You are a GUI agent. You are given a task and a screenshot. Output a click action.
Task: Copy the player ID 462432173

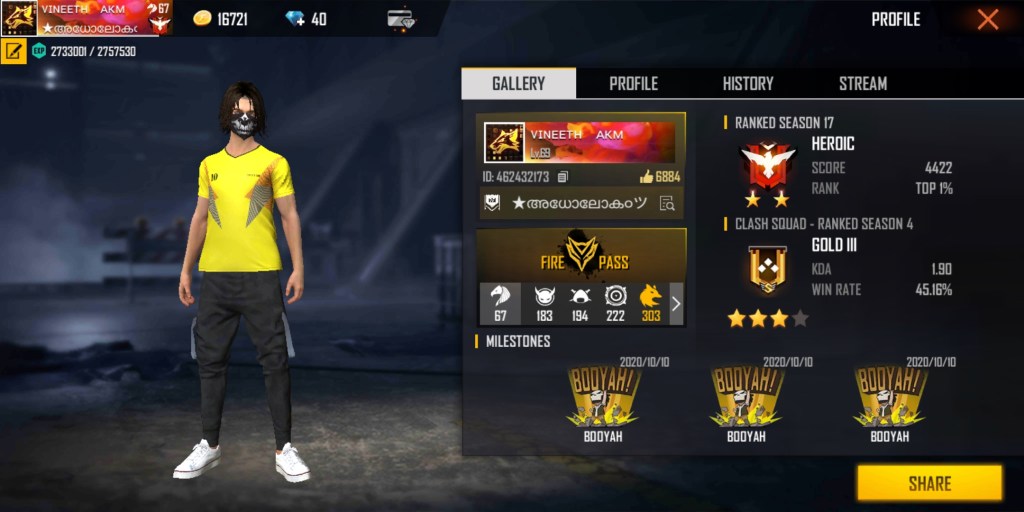tap(563, 177)
